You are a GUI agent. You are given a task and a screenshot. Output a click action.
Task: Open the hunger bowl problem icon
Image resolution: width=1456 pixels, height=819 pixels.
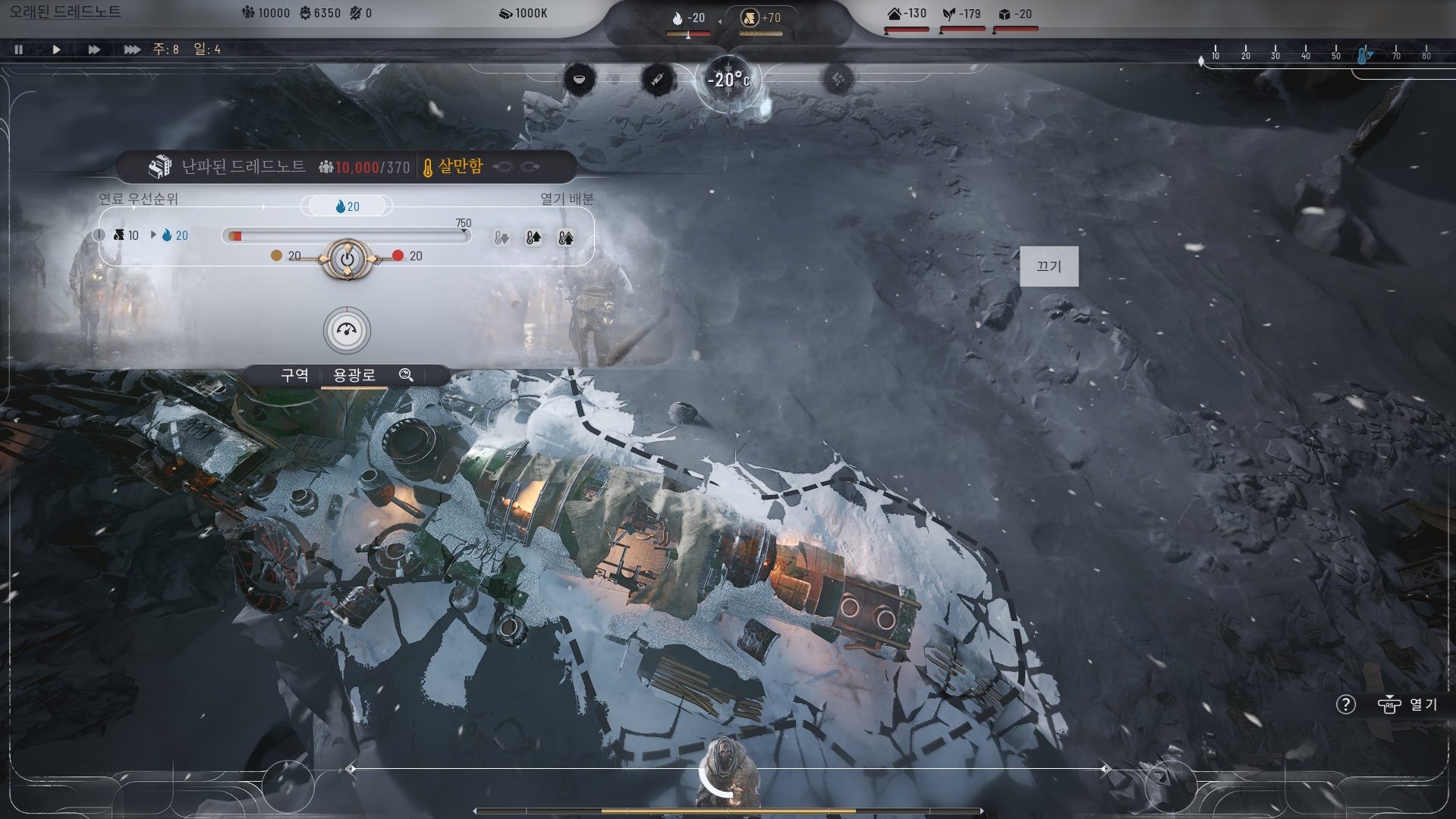tap(580, 79)
